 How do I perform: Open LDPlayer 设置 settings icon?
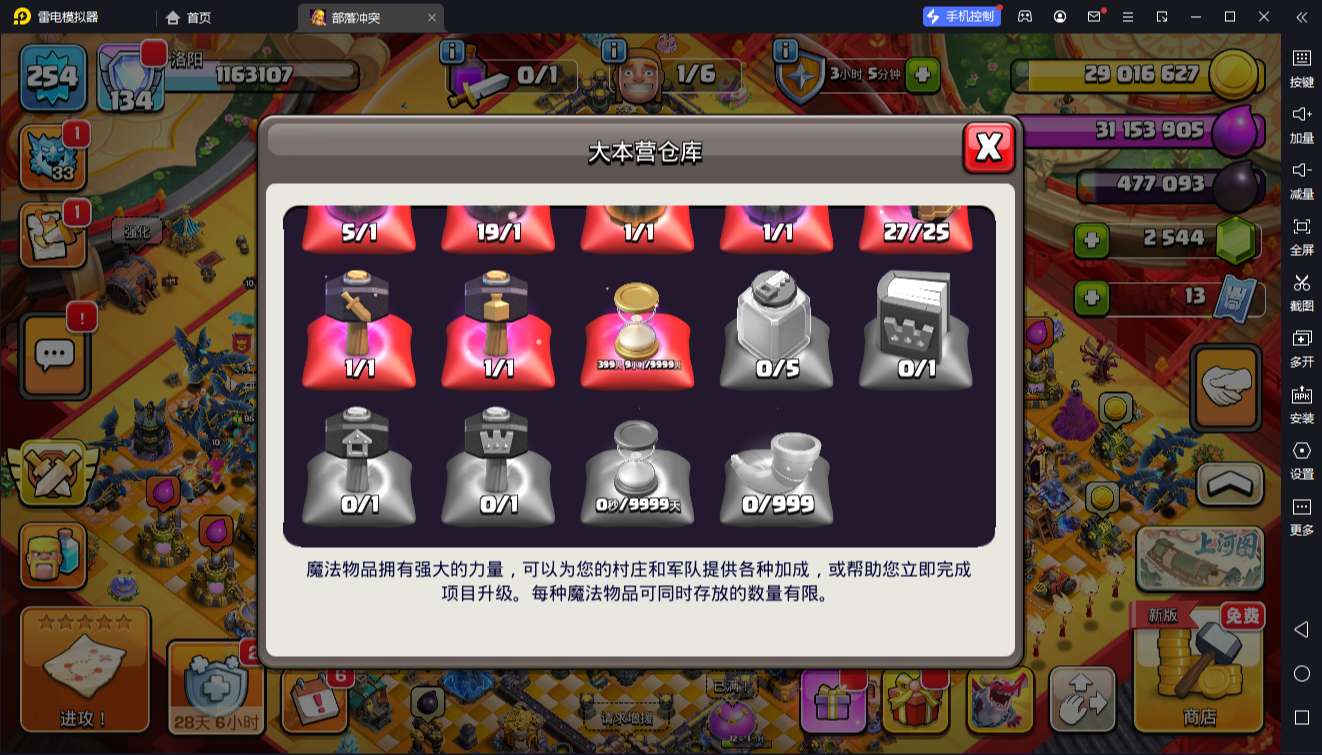[x=1302, y=459]
